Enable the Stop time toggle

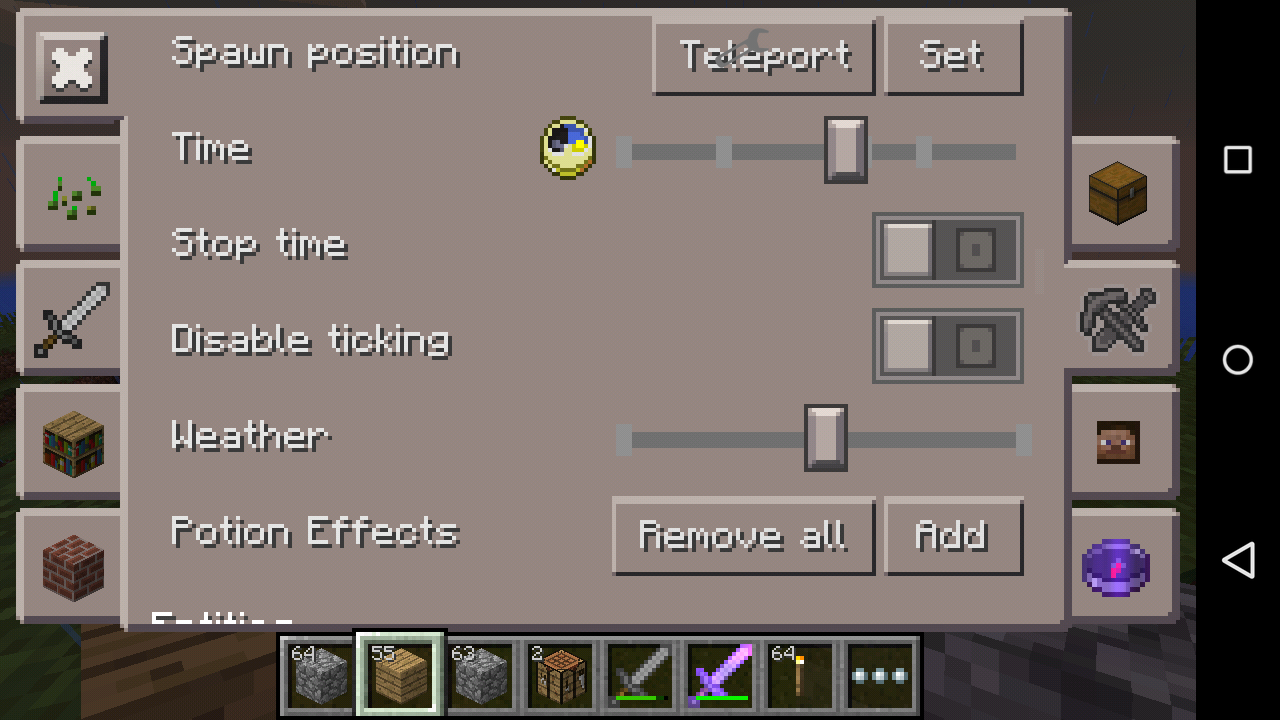click(946, 250)
